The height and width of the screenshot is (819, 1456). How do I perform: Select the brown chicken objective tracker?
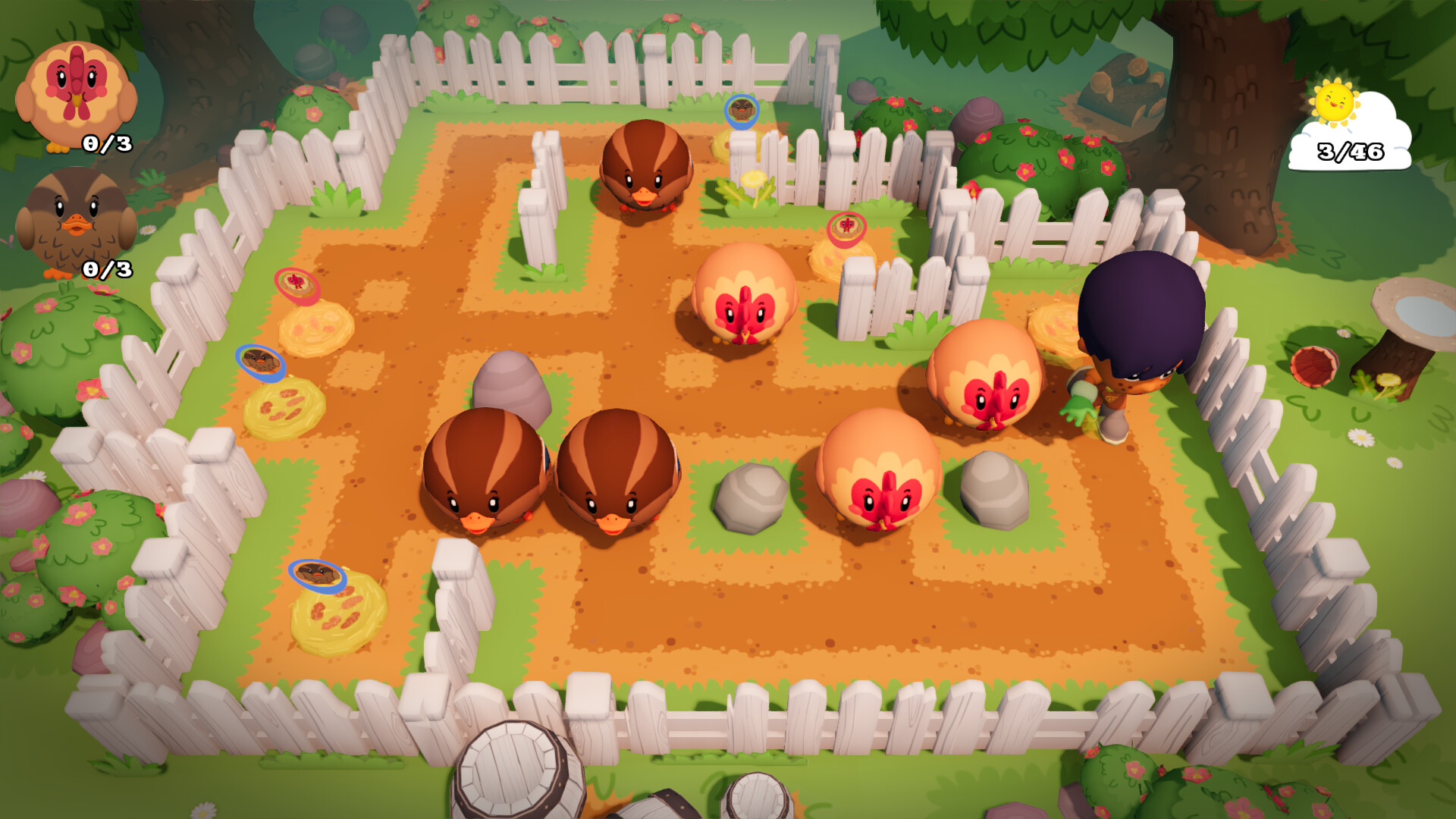[77, 222]
